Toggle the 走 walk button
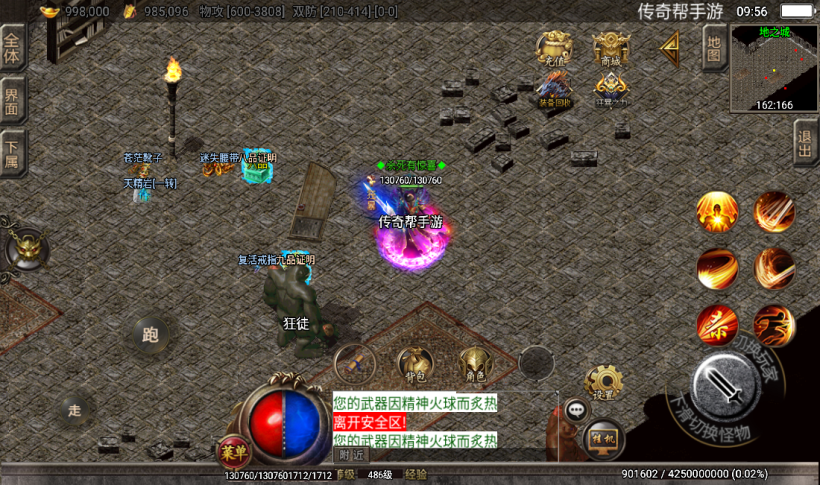 [x=75, y=410]
